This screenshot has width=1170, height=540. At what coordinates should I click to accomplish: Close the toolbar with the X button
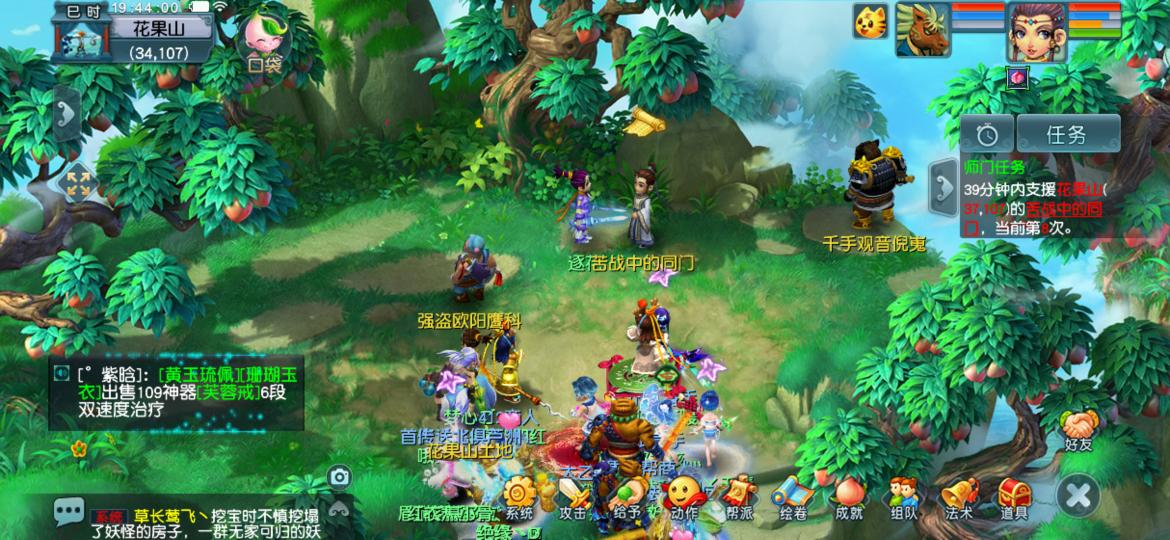pos(1079,494)
